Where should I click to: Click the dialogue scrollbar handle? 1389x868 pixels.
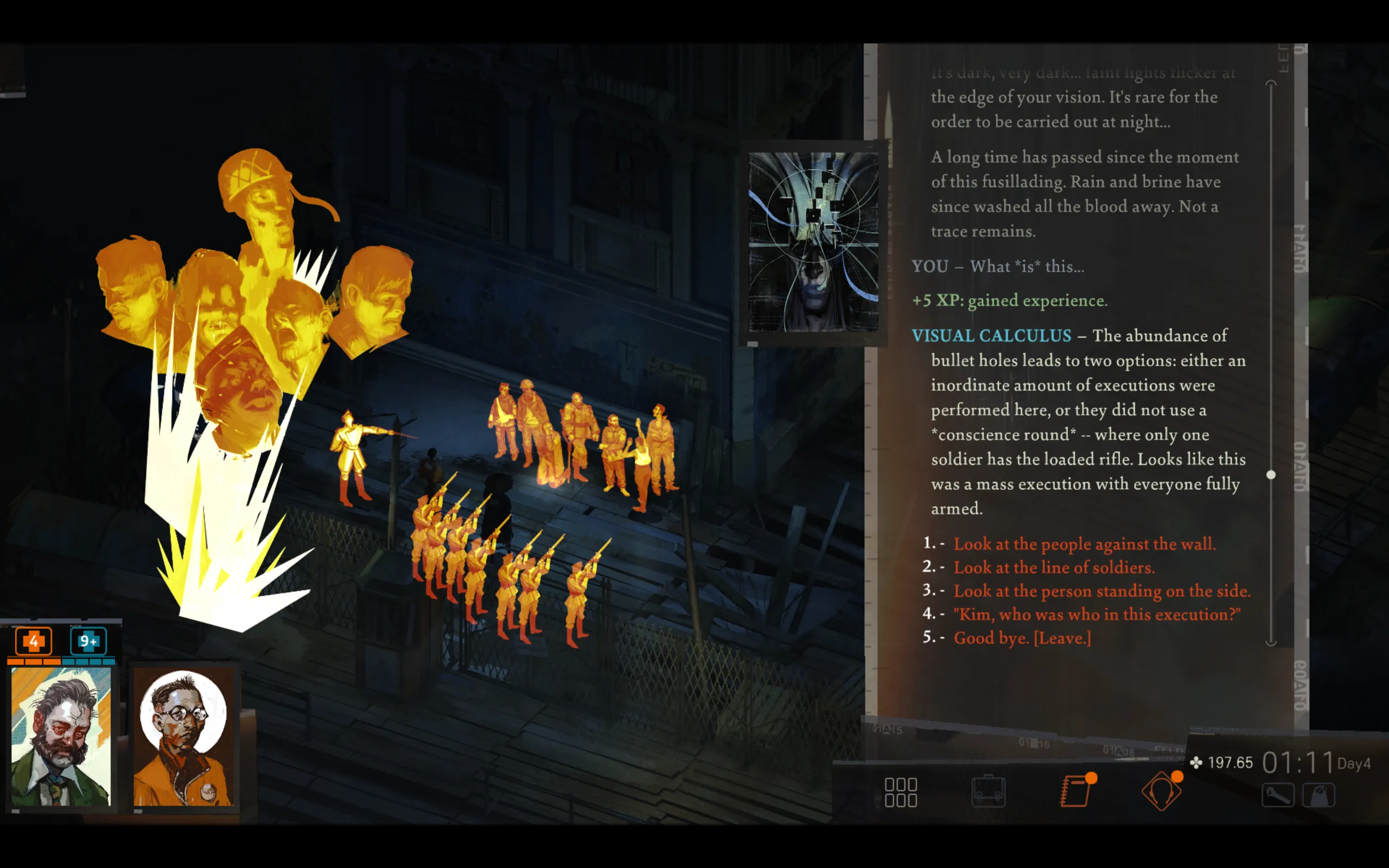point(1271,475)
